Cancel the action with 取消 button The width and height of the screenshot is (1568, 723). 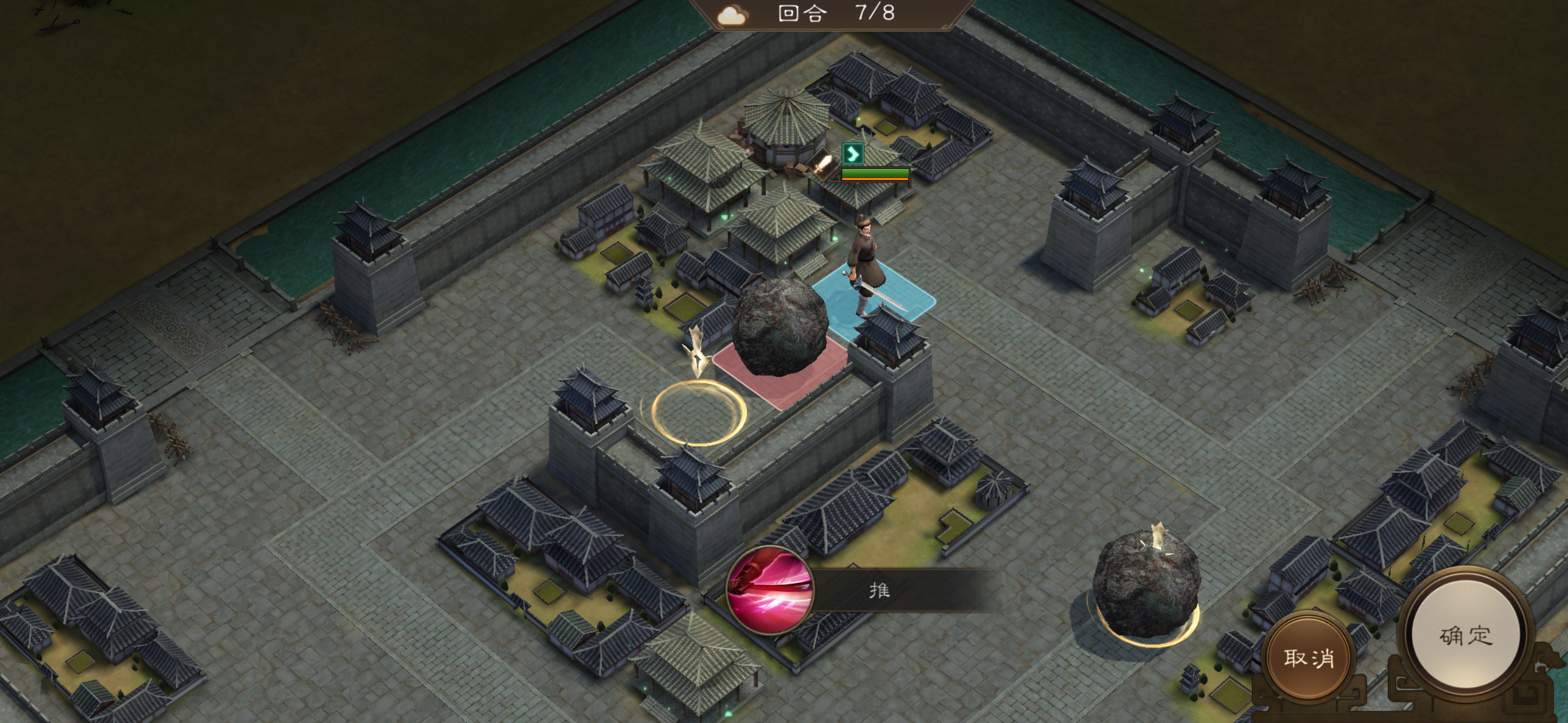coord(1308,657)
